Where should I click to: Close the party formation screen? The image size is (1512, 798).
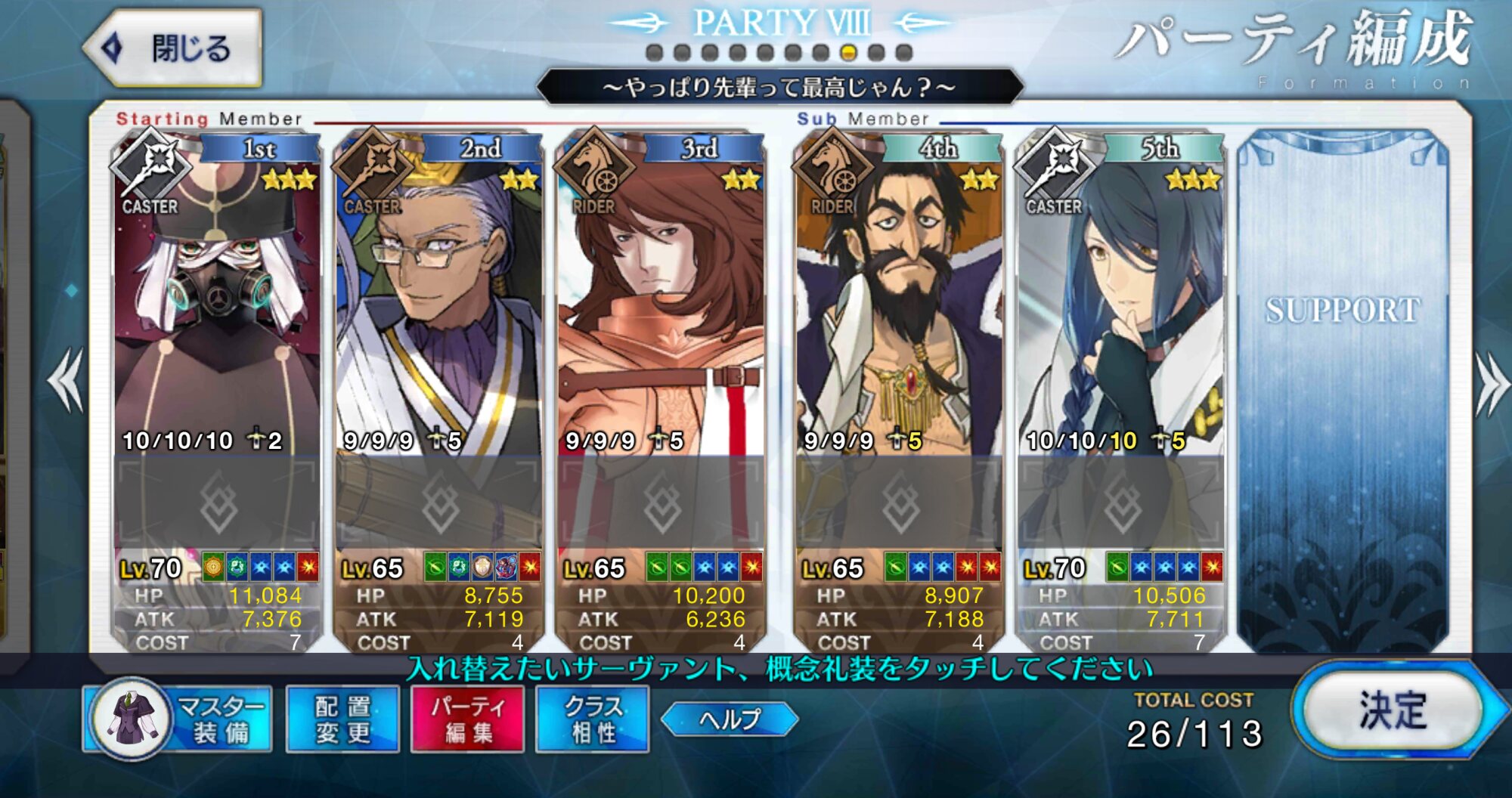tap(172, 48)
